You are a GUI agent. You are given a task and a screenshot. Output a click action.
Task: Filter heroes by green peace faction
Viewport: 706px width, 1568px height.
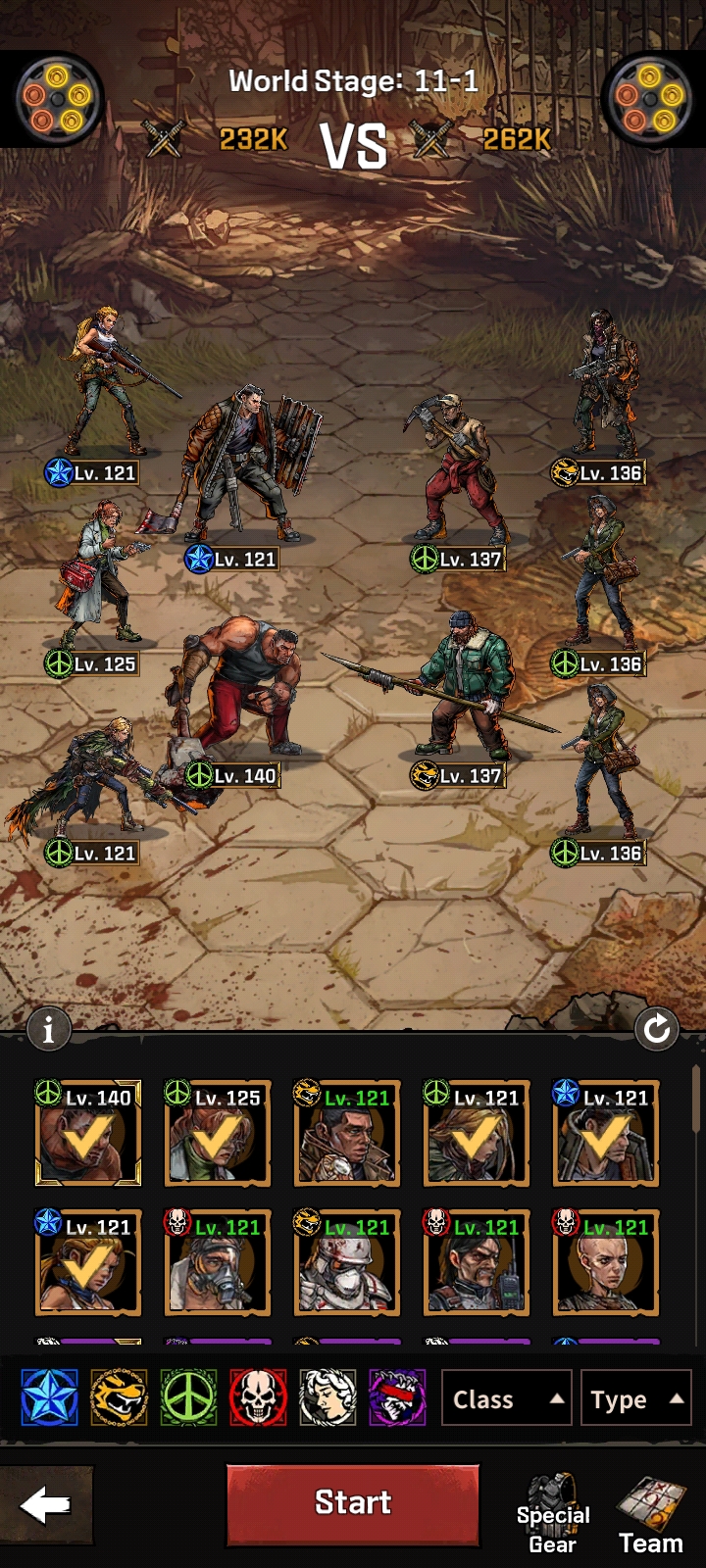[x=188, y=1397]
